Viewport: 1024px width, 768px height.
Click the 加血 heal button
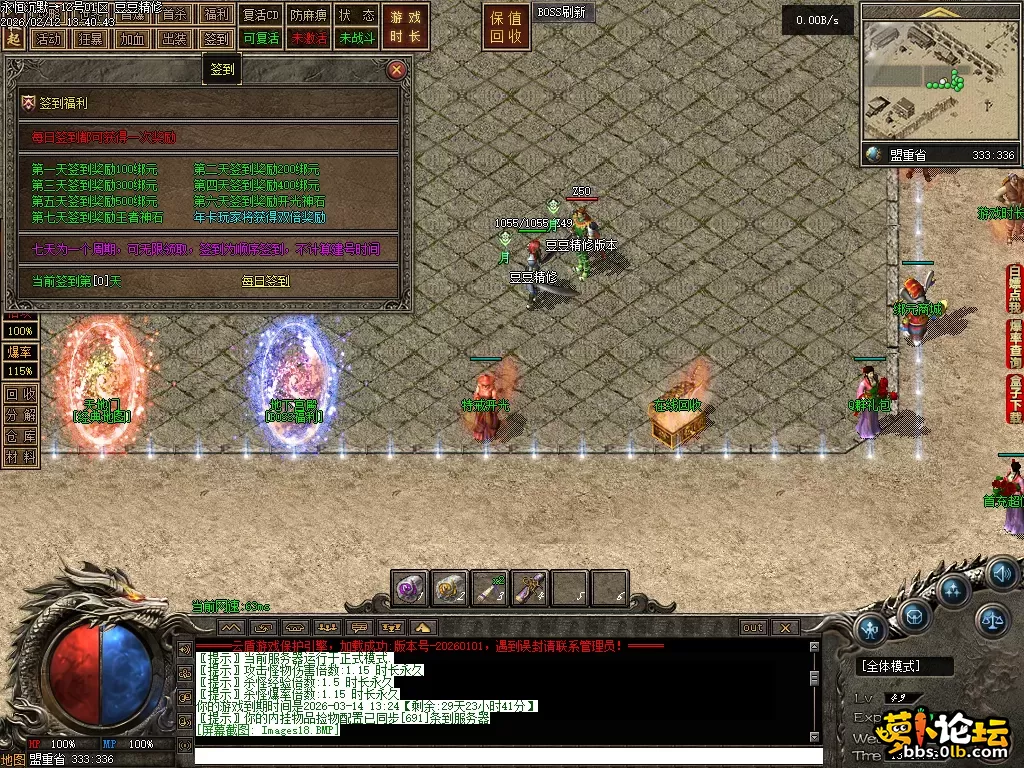point(131,39)
